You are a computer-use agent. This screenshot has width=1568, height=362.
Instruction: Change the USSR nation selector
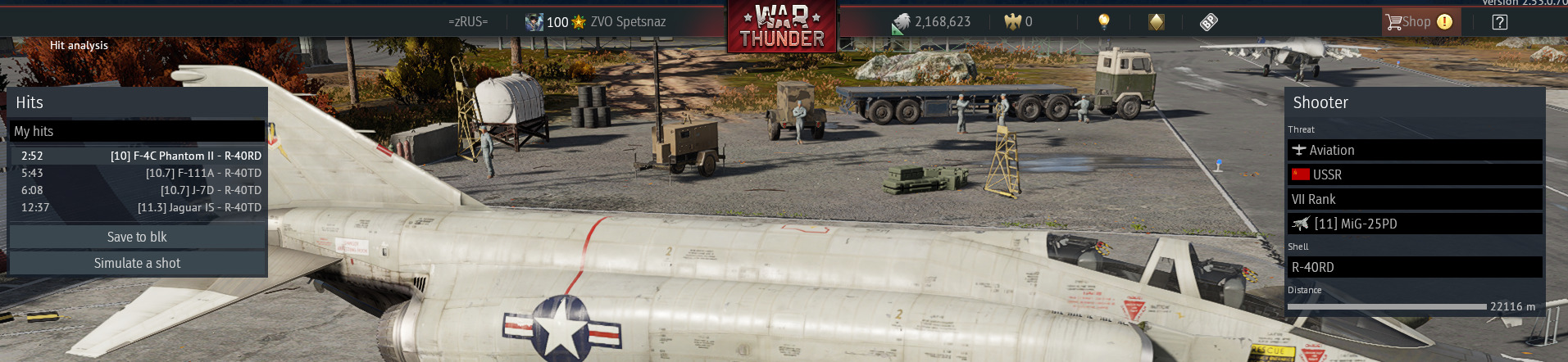coord(1414,174)
